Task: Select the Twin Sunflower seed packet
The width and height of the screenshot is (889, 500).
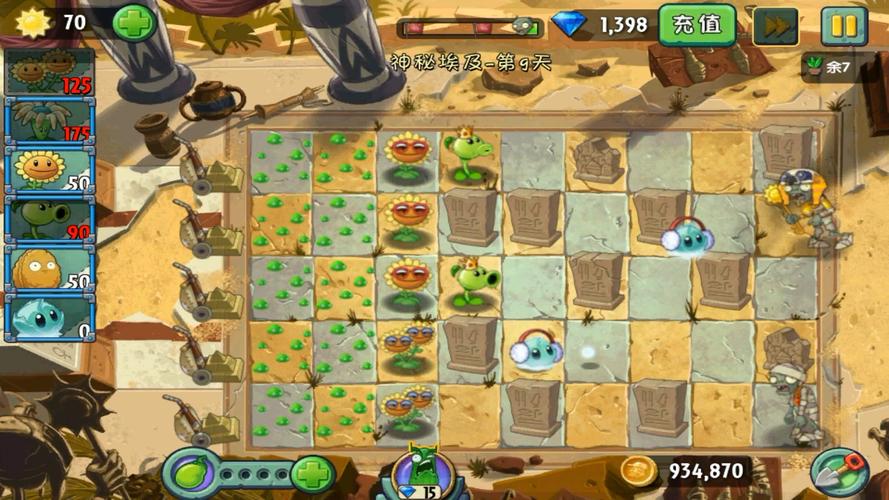Action: (x=49, y=72)
